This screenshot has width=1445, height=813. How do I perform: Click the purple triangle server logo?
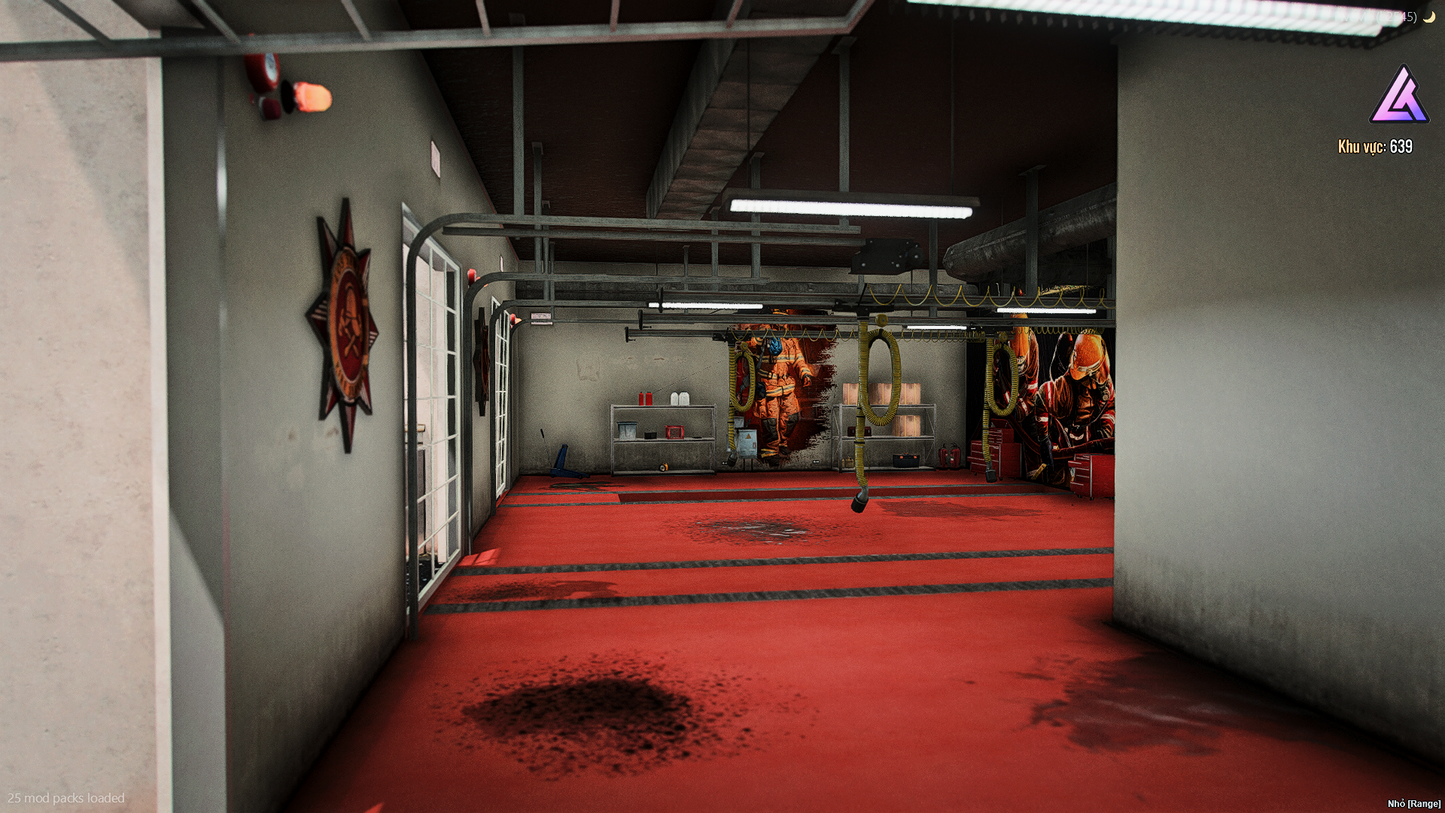[x=1398, y=96]
